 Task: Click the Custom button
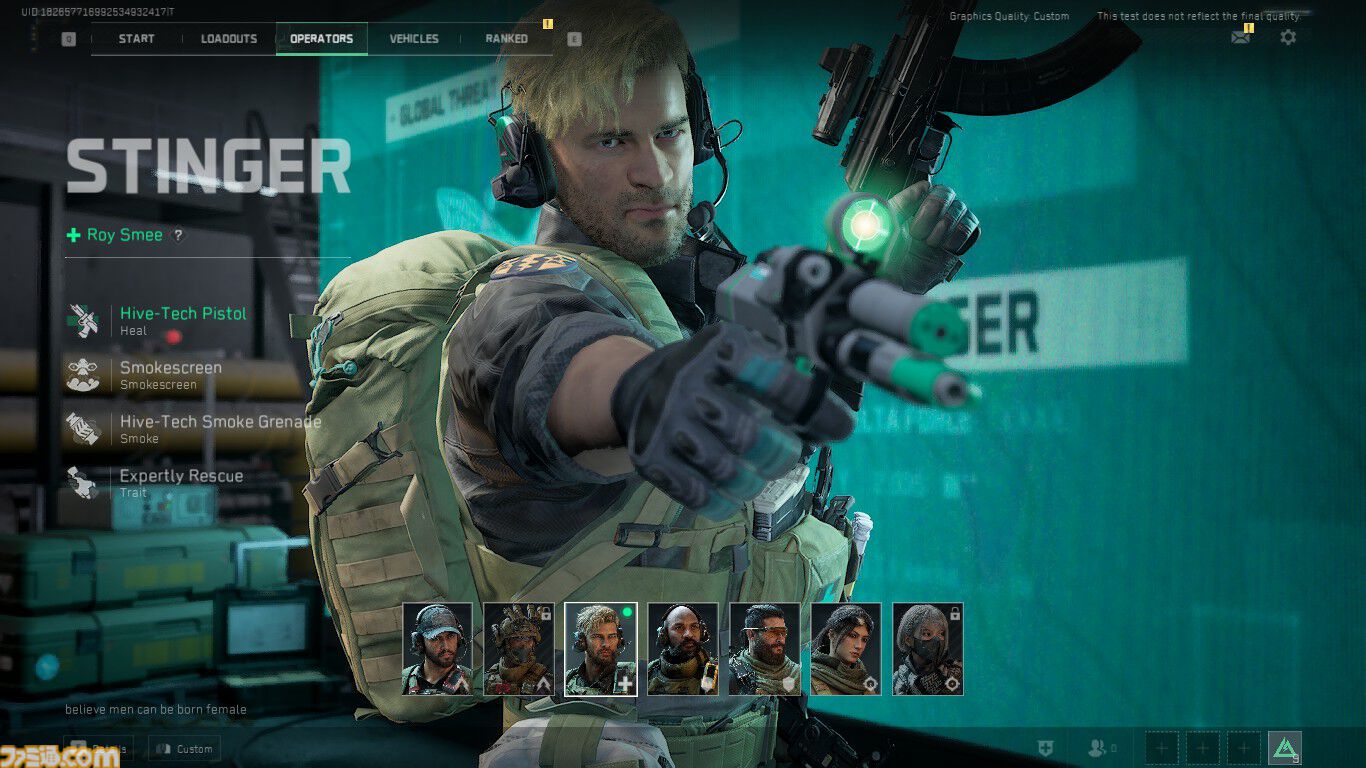pos(184,748)
